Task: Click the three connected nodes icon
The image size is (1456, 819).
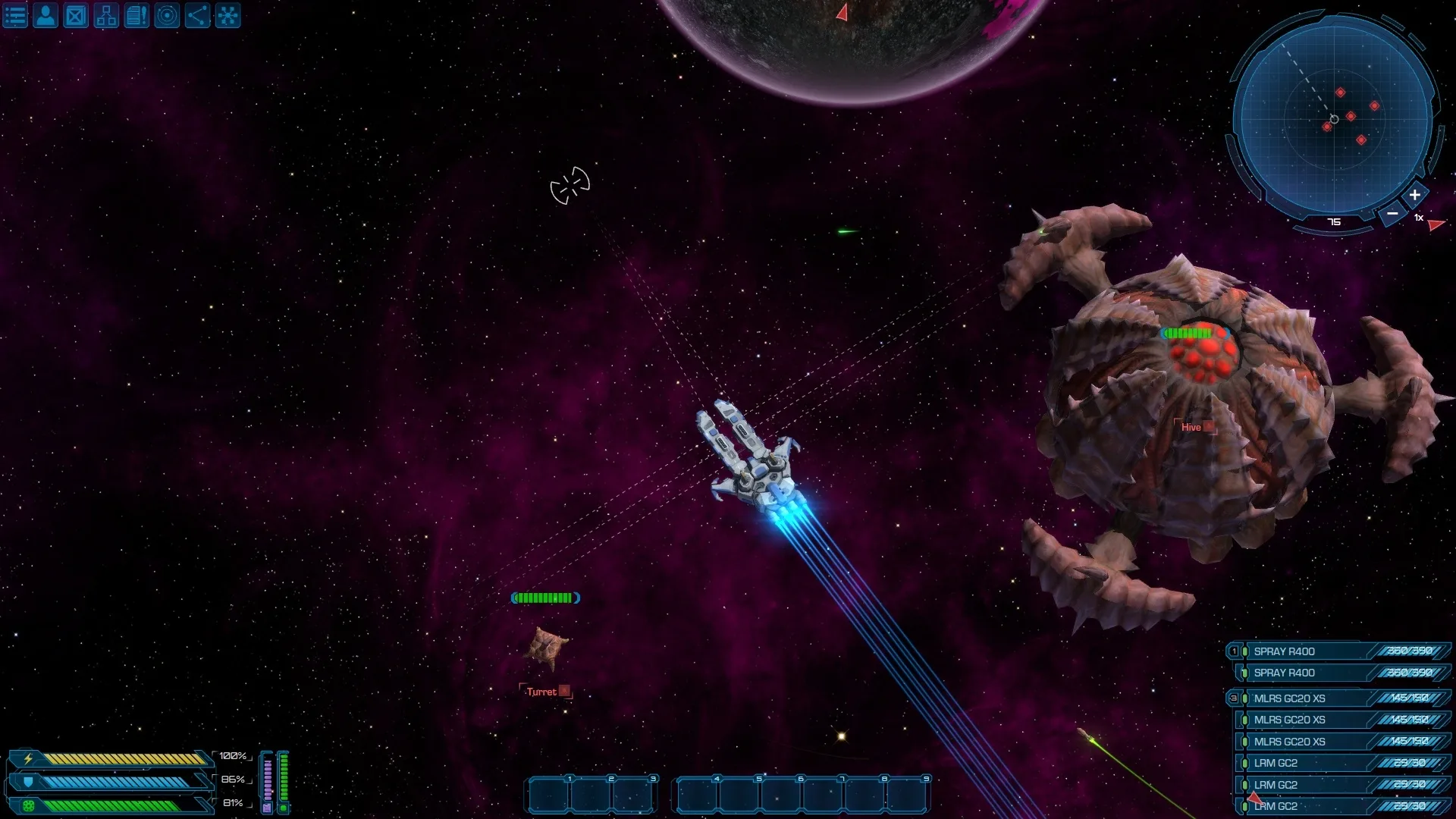Action: coord(197,15)
